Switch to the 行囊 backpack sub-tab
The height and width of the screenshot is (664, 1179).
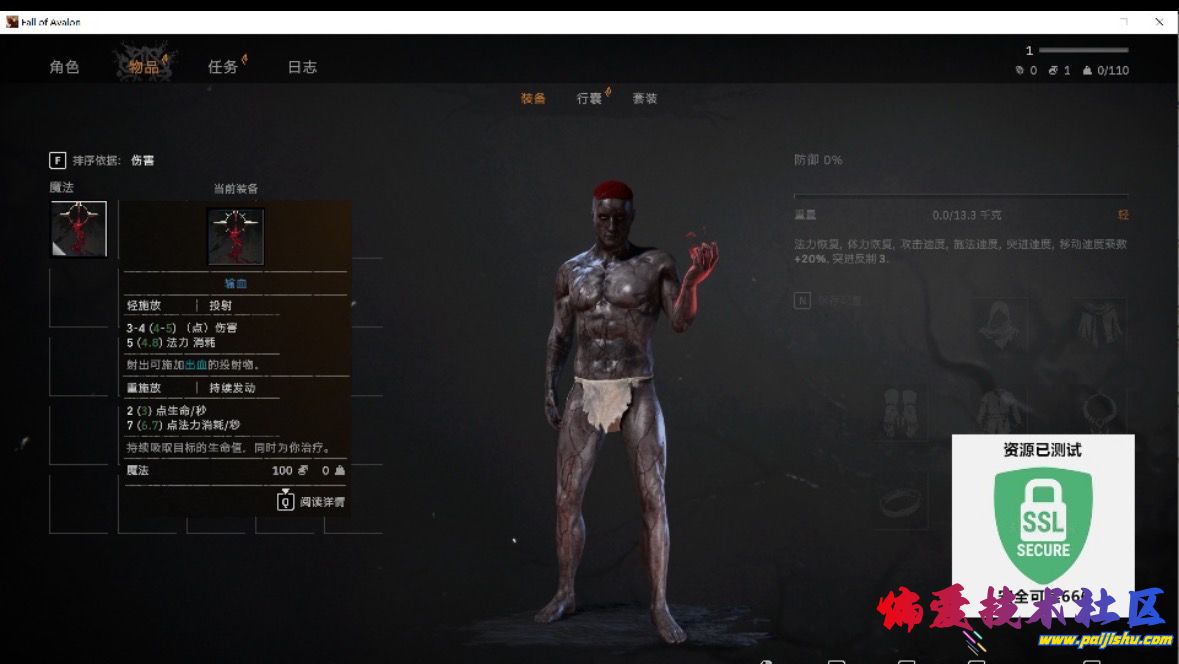pyautogui.click(x=589, y=98)
